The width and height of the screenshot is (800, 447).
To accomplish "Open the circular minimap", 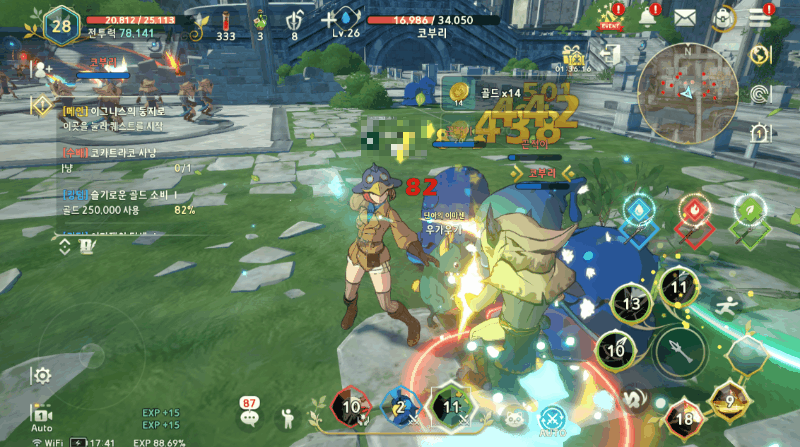I will [687, 93].
